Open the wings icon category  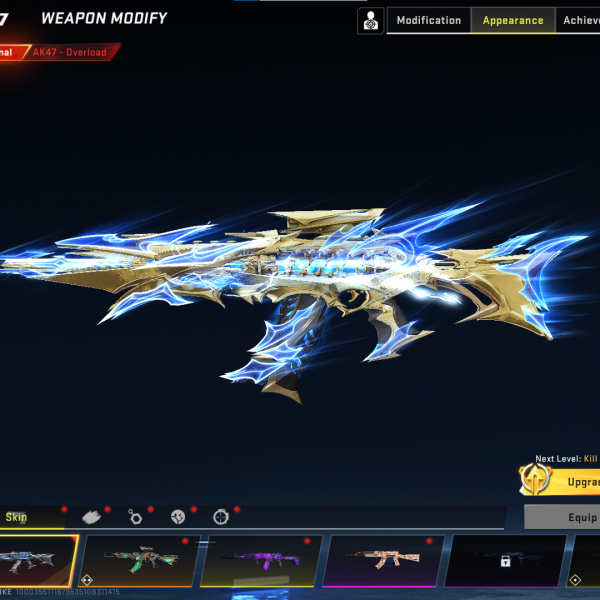[93, 517]
